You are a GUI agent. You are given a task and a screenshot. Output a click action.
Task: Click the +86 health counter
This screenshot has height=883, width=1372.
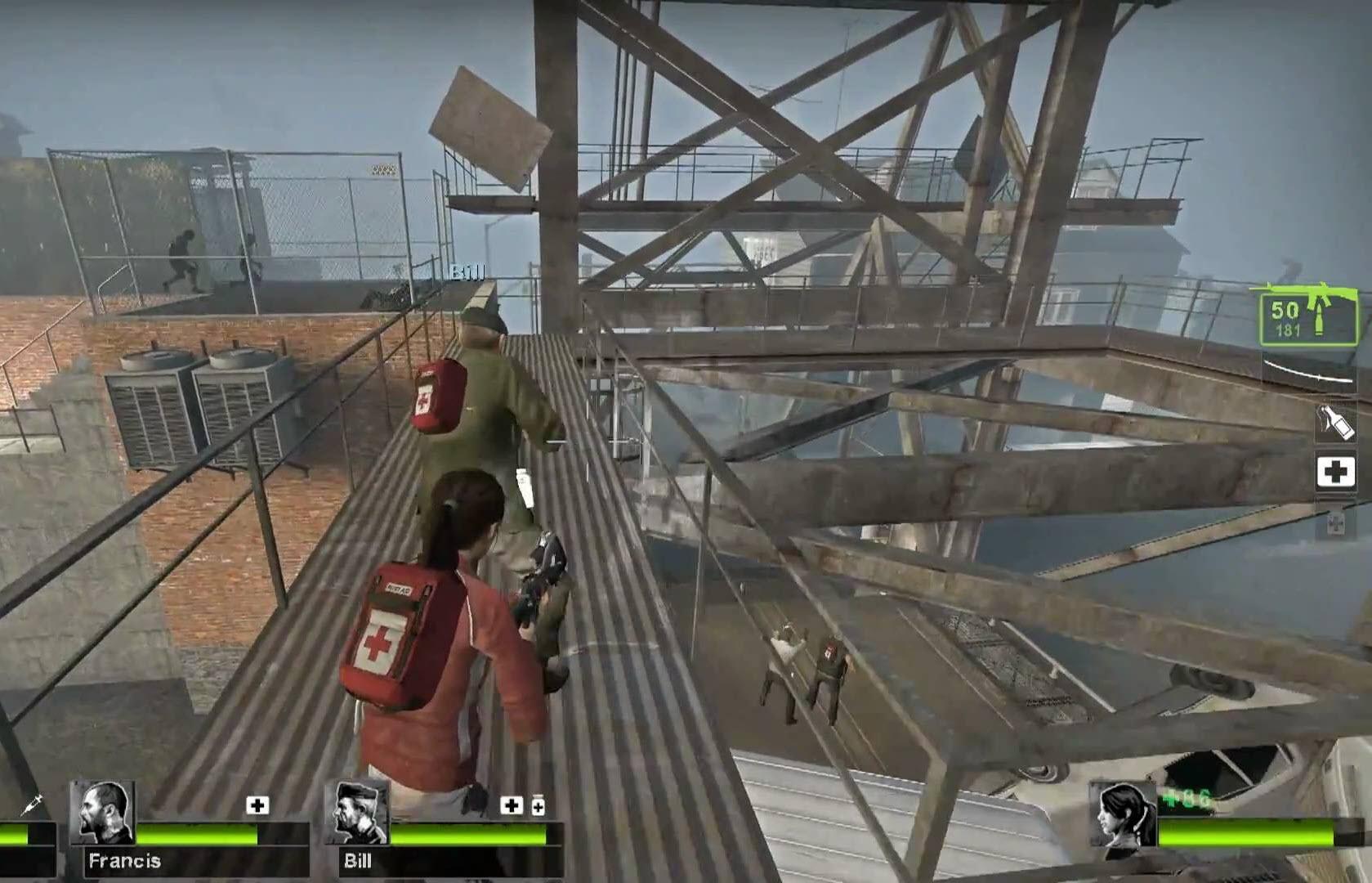point(1186,797)
